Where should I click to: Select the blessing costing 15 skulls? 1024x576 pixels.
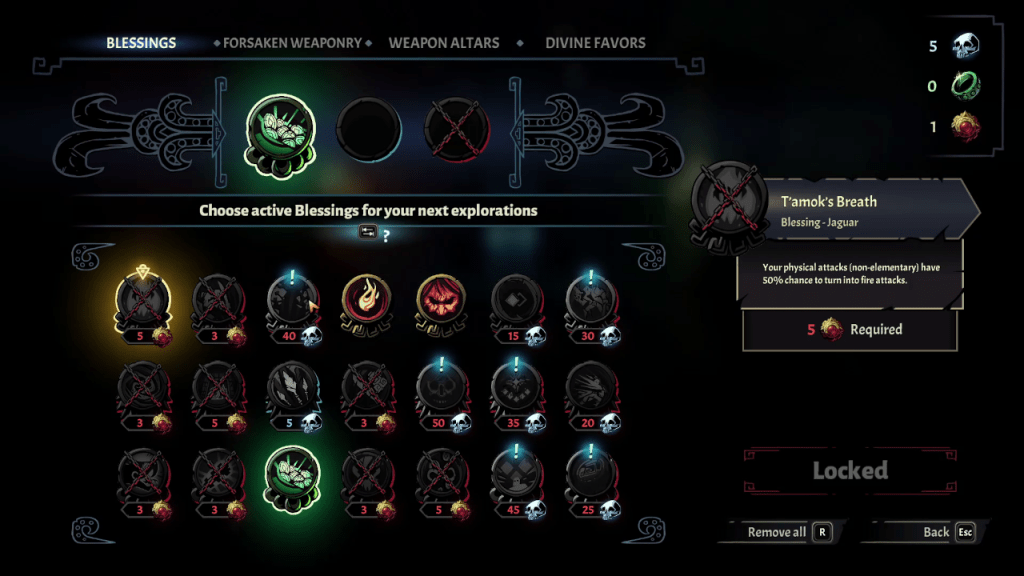pyautogui.click(x=516, y=300)
